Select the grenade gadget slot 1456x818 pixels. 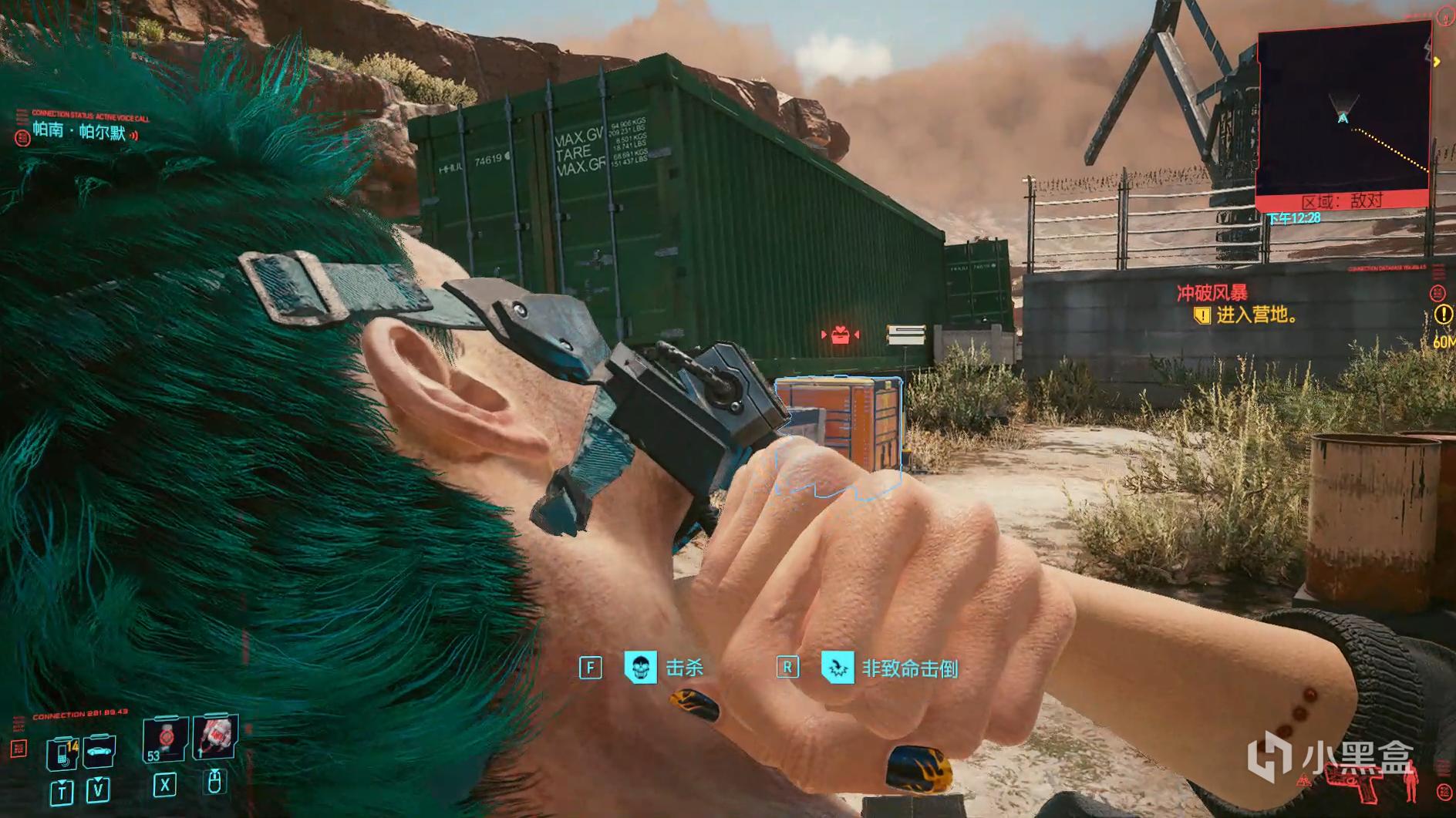[x=215, y=736]
